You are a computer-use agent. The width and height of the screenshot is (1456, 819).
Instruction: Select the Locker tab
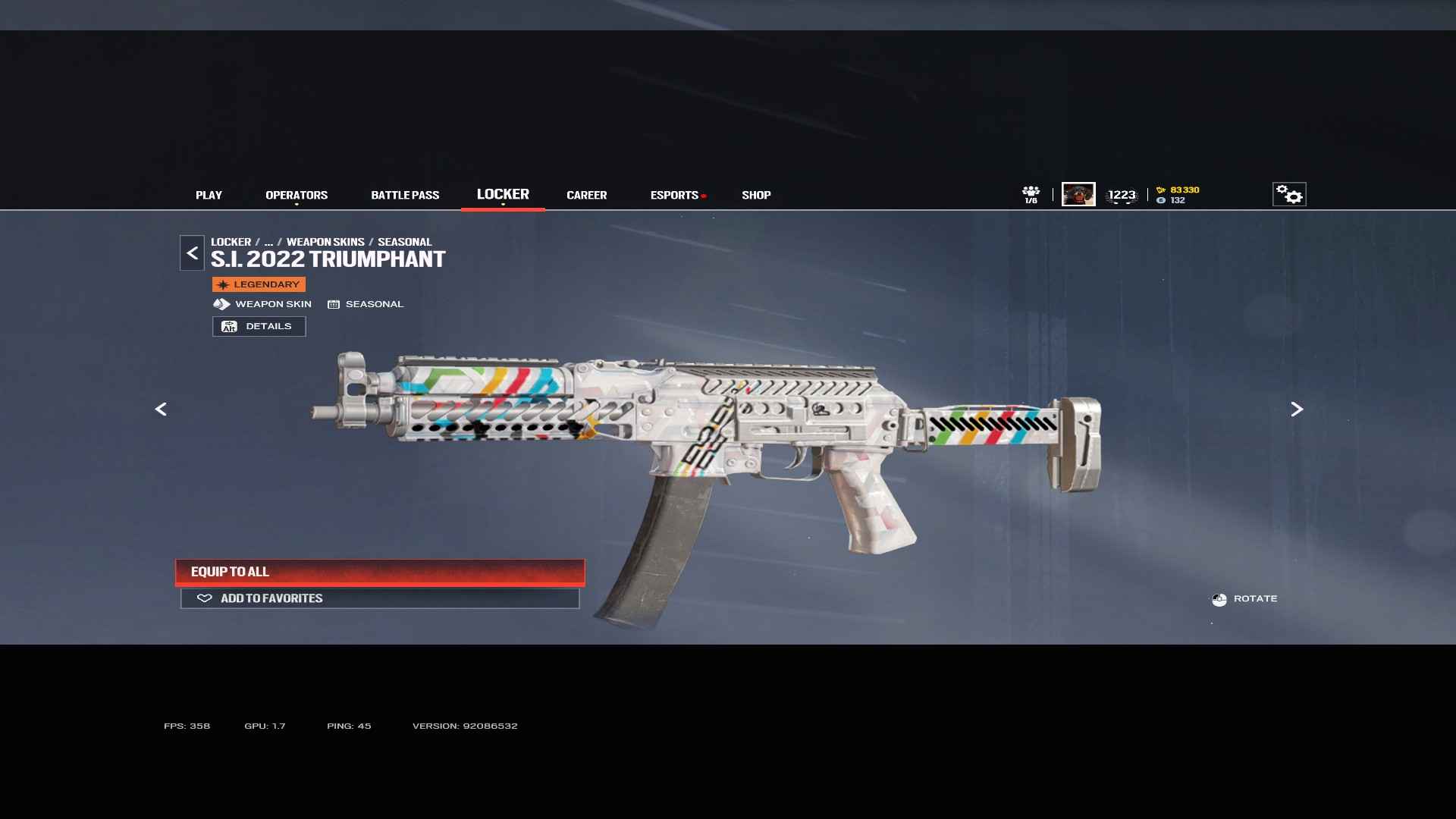point(503,194)
